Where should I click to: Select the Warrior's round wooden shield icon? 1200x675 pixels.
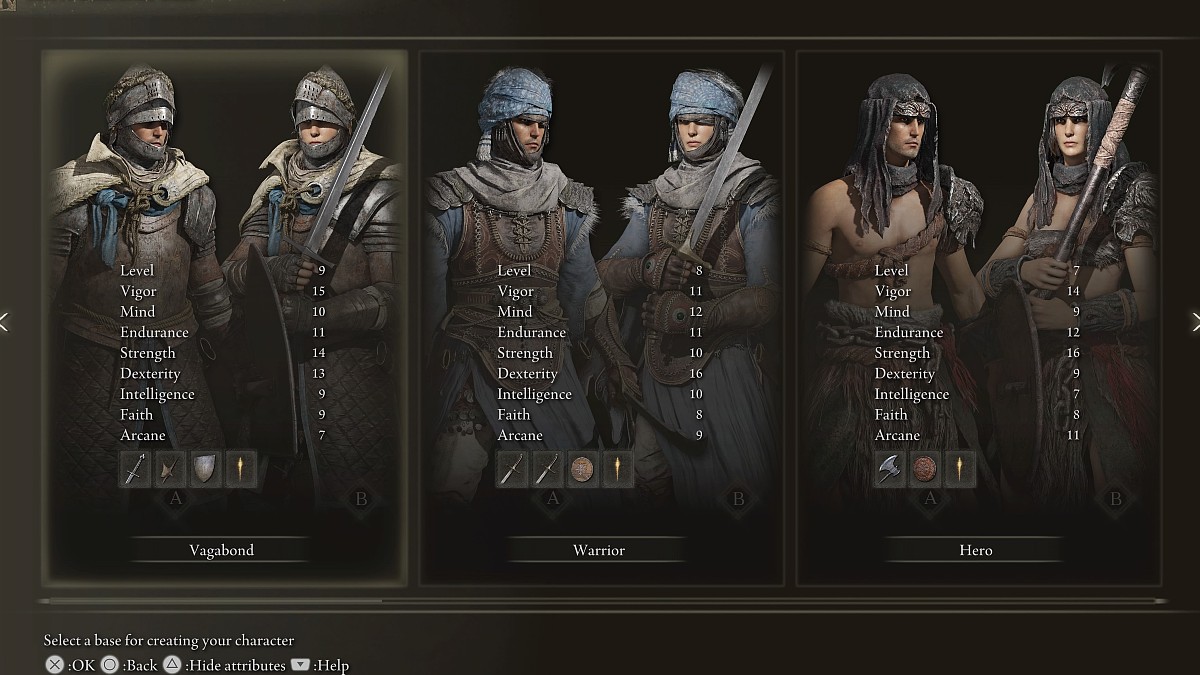click(x=582, y=469)
